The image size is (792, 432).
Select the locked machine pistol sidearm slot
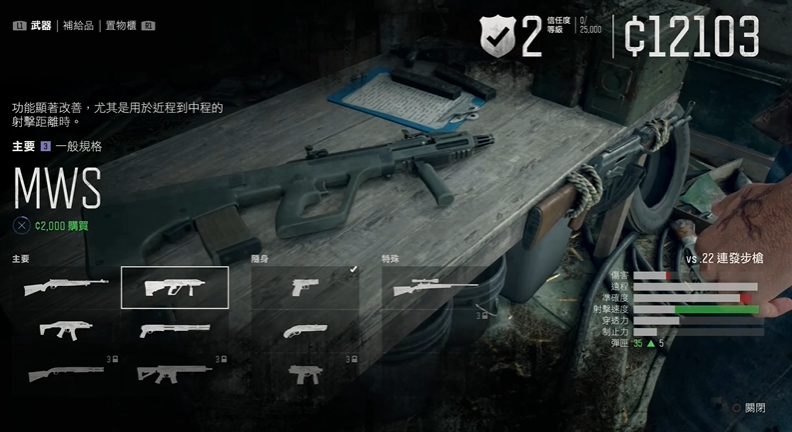[305, 373]
